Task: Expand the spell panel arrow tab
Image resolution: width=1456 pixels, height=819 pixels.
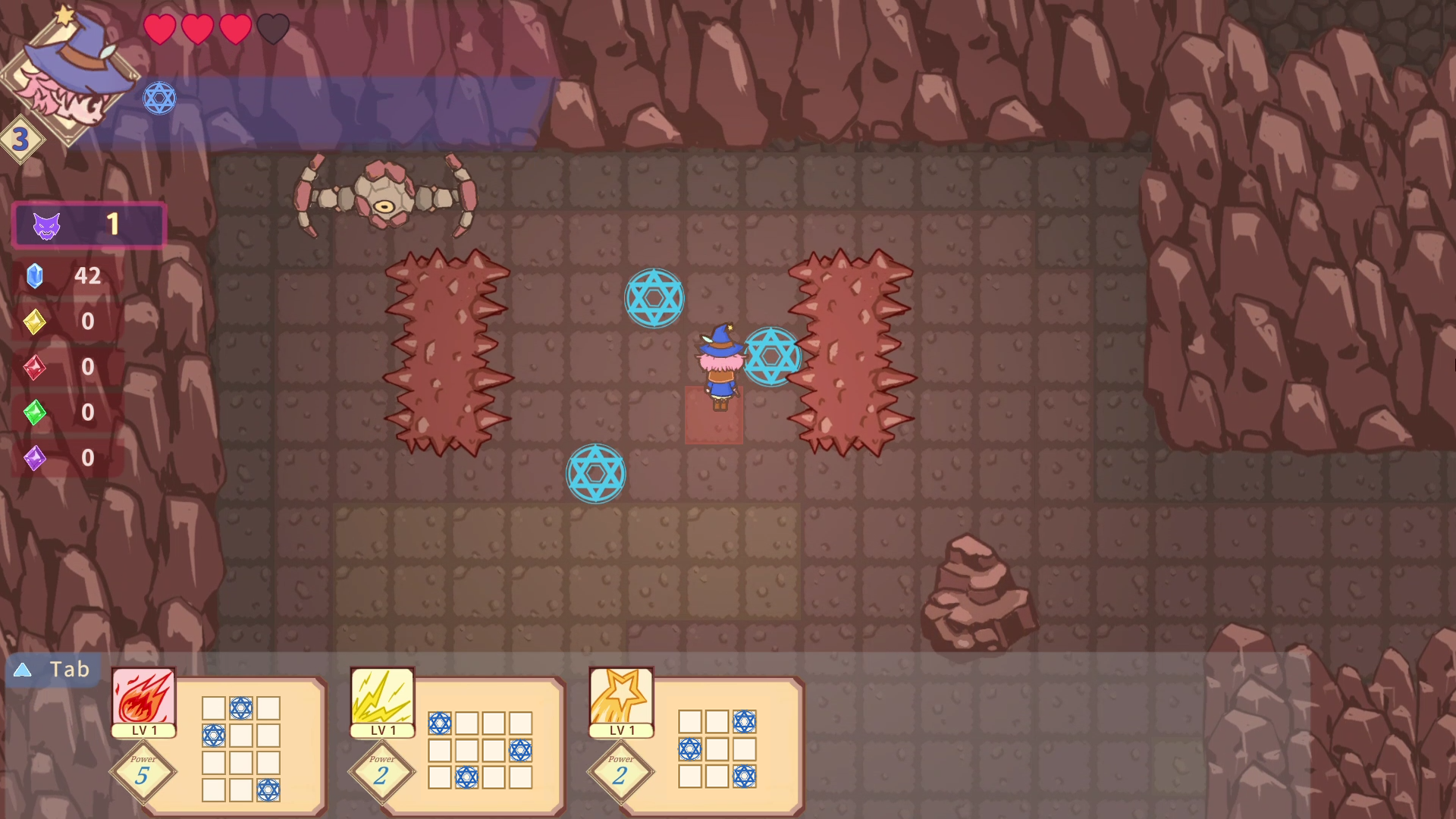Action: (23, 670)
